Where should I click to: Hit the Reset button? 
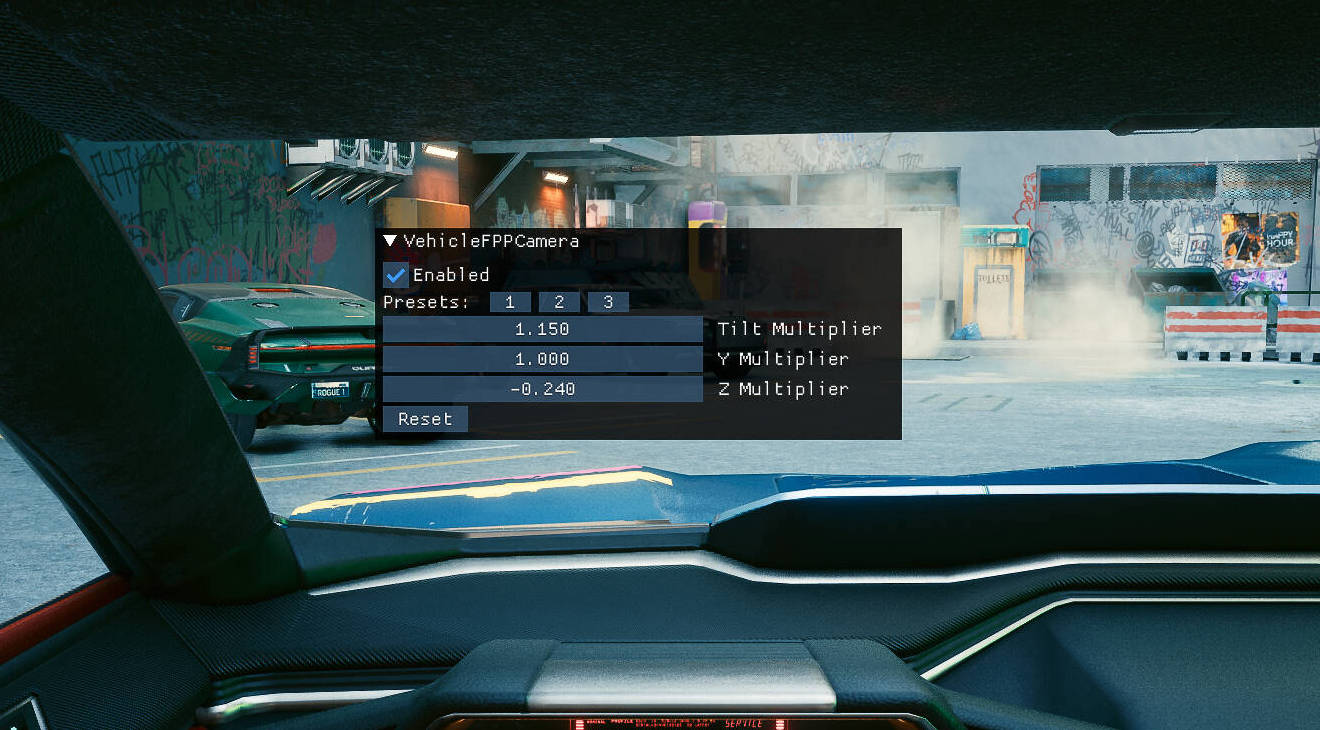(425, 419)
